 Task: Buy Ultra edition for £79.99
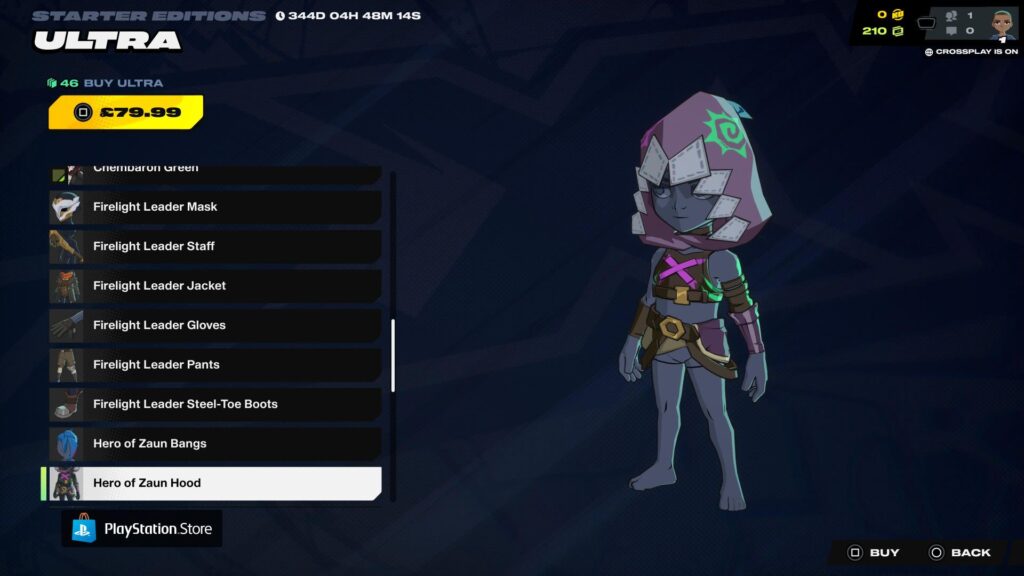(x=126, y=112)
